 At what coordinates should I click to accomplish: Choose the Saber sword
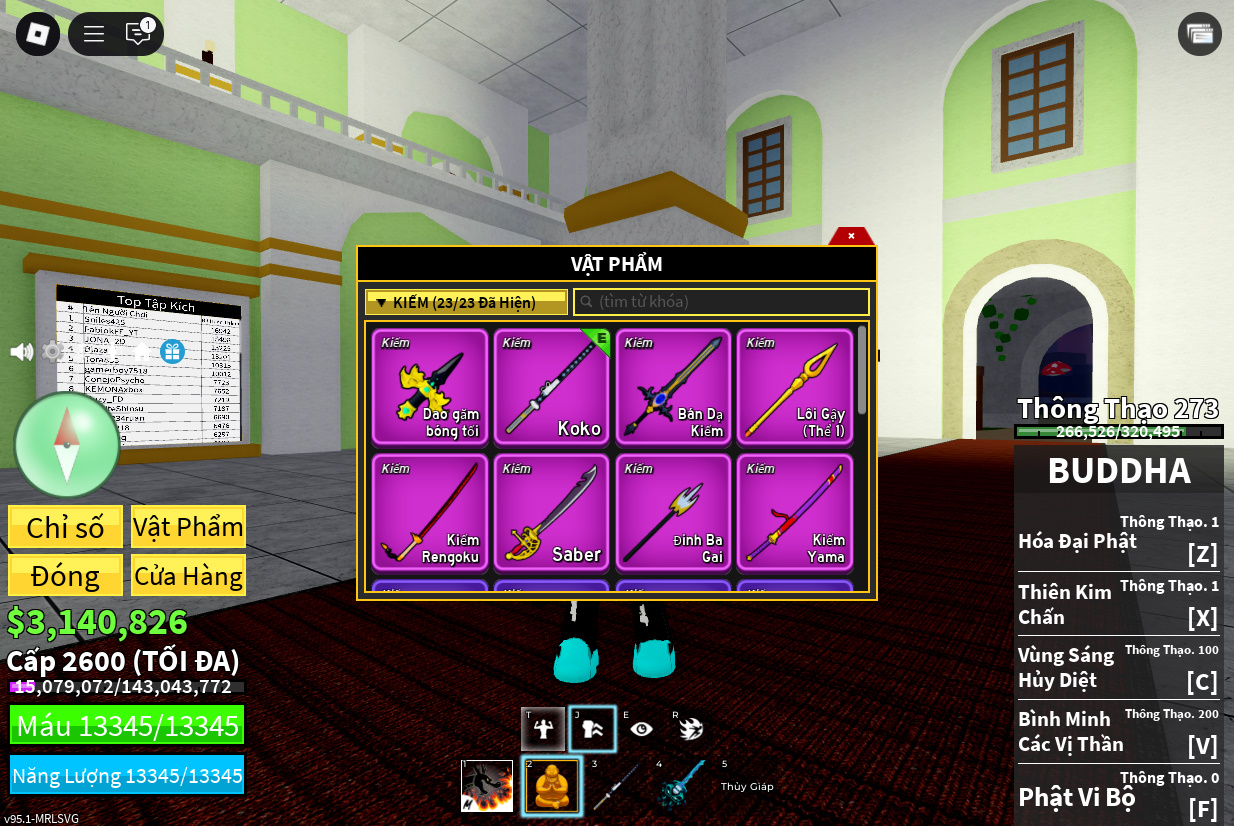[552, 512]
